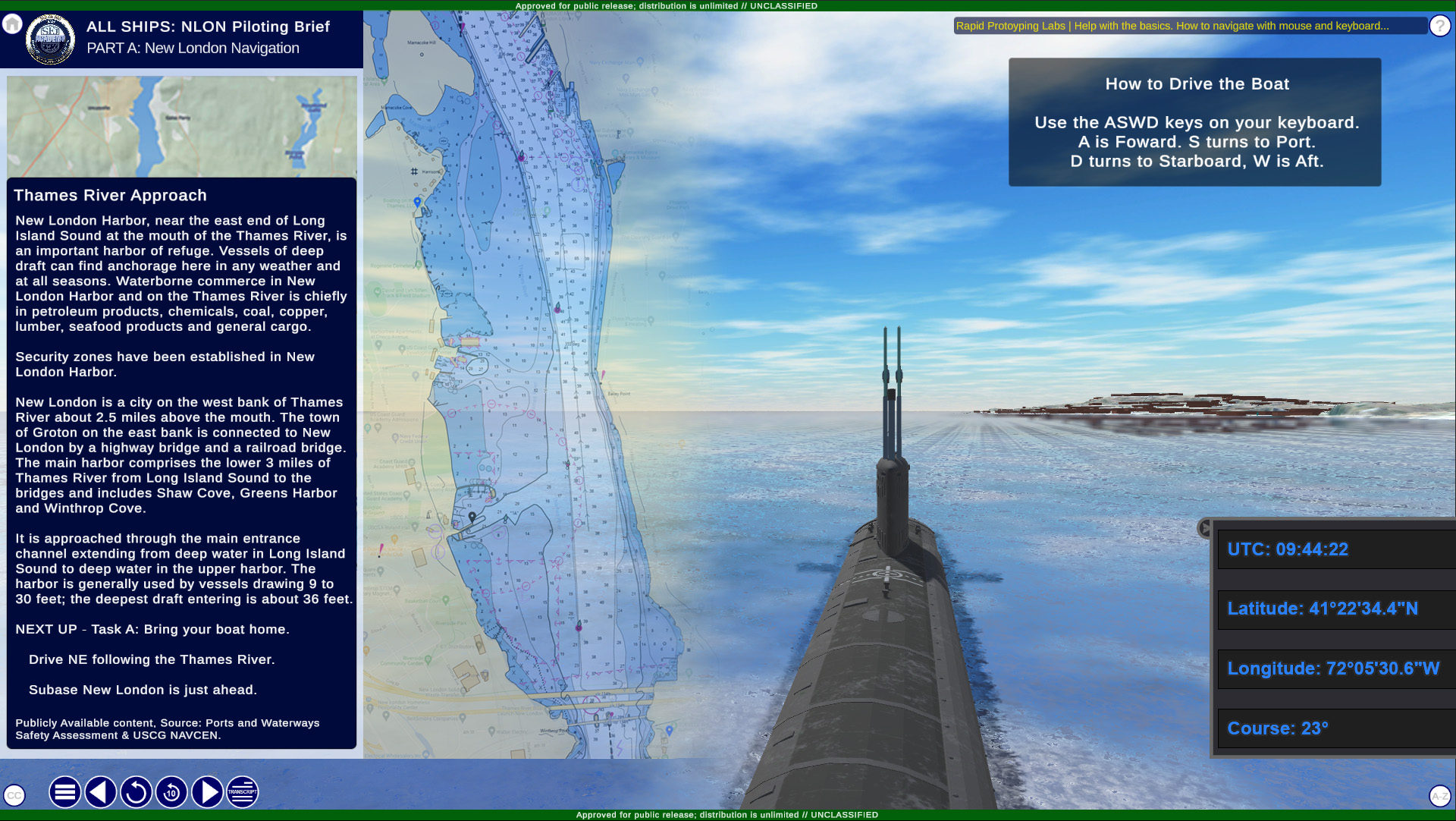Viewport: 1456px width, 821px height.
Task: Go to the home screen
Action: pos(12,24)
